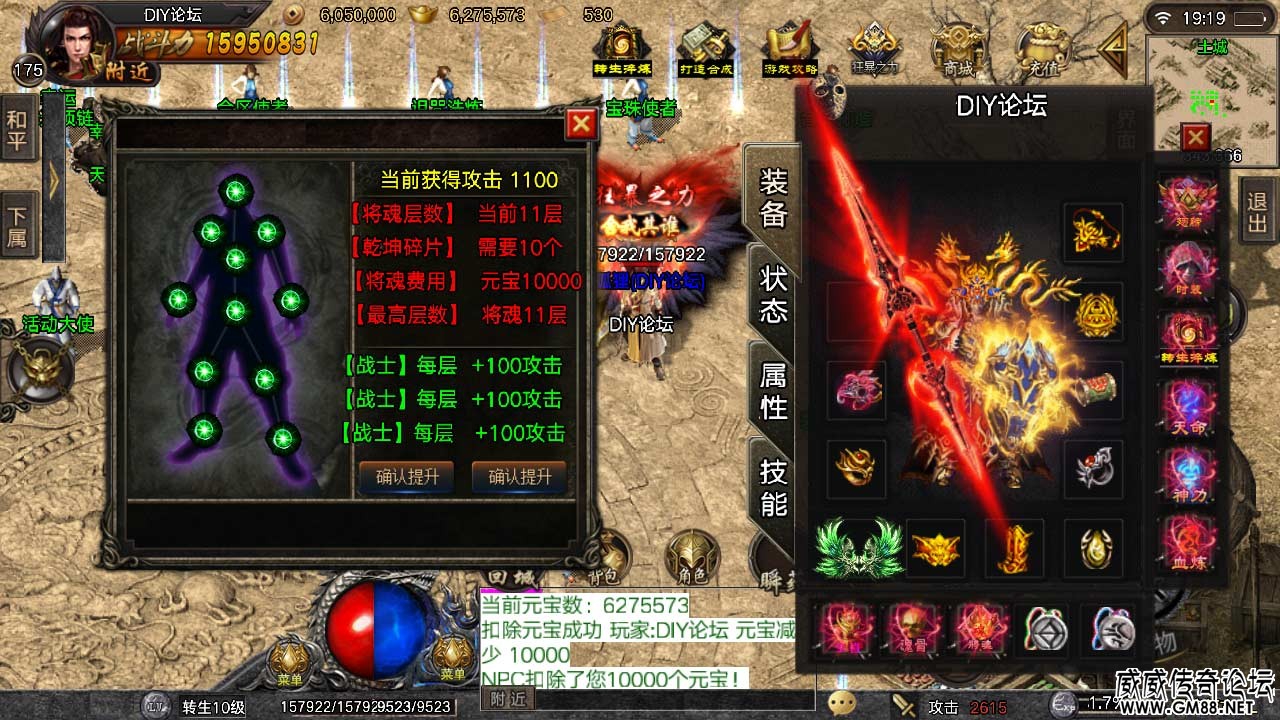Switch chat channel with 附近 button
This screenshot has height=720, width=1280.
pyautogui.click(x=508, y=700)
